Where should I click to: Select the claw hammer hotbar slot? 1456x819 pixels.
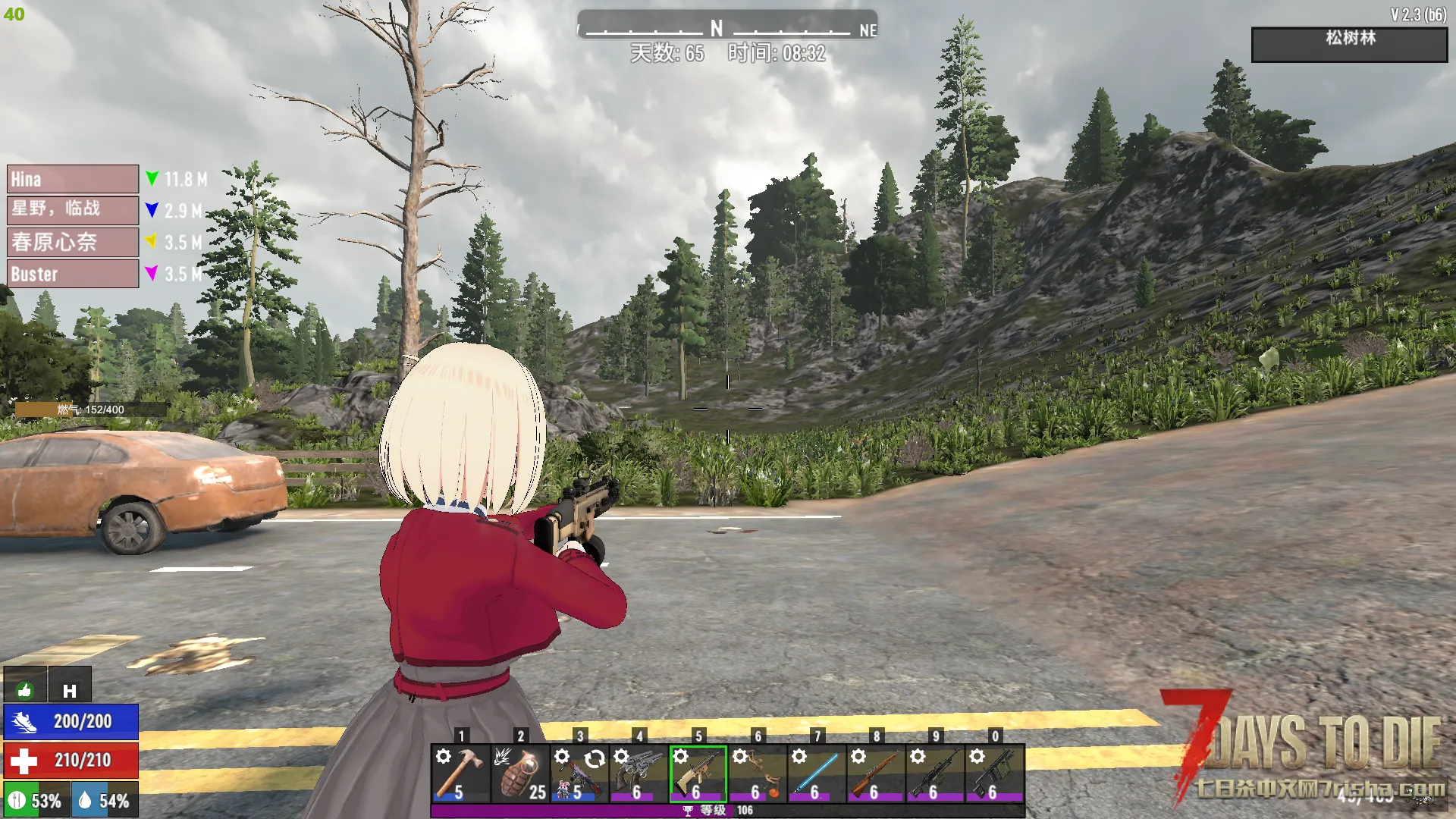click(460, 773)
